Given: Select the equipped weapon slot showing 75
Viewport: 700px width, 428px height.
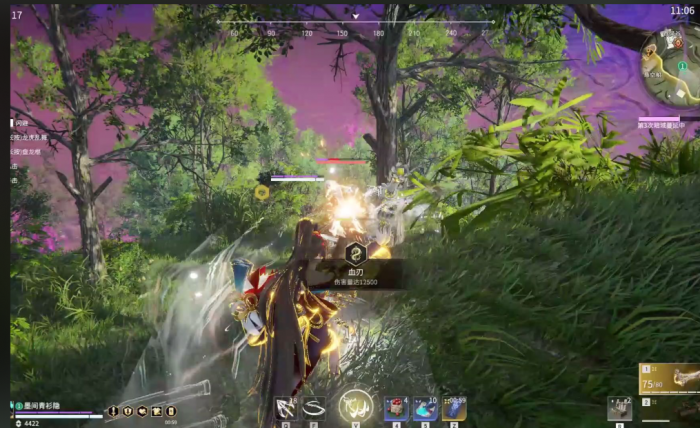Looking at the screenshot, I should click(x=669, y=378).
